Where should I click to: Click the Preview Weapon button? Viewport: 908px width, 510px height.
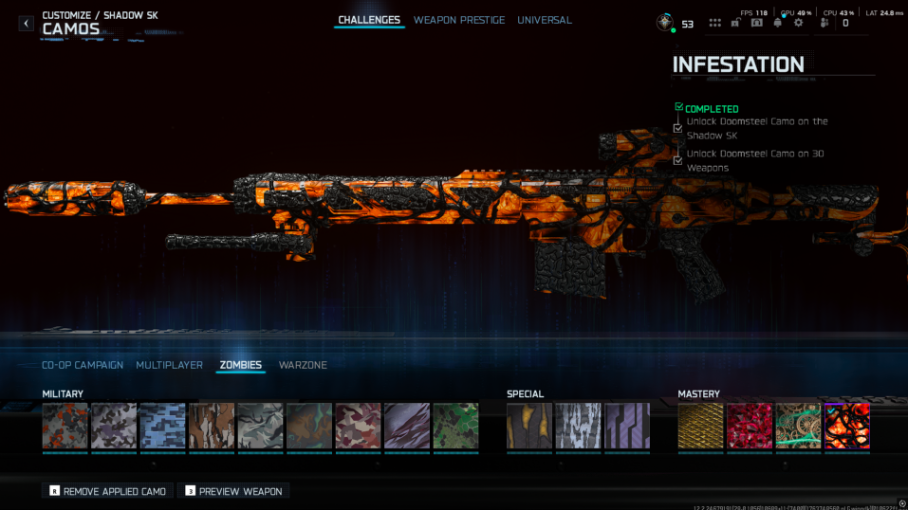pyautogui.click(x=233, y=491)
